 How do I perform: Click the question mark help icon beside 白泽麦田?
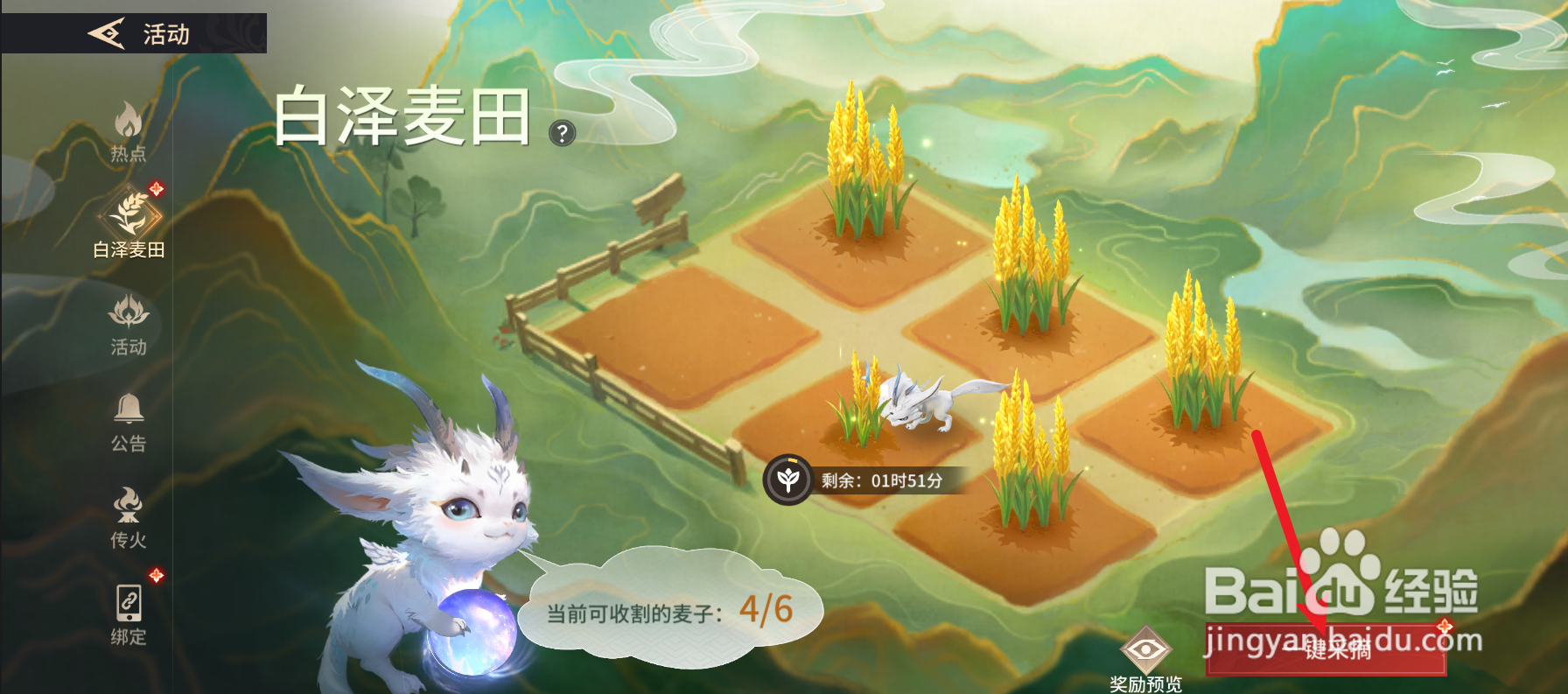pyautogui.click(x=561, y=133)
